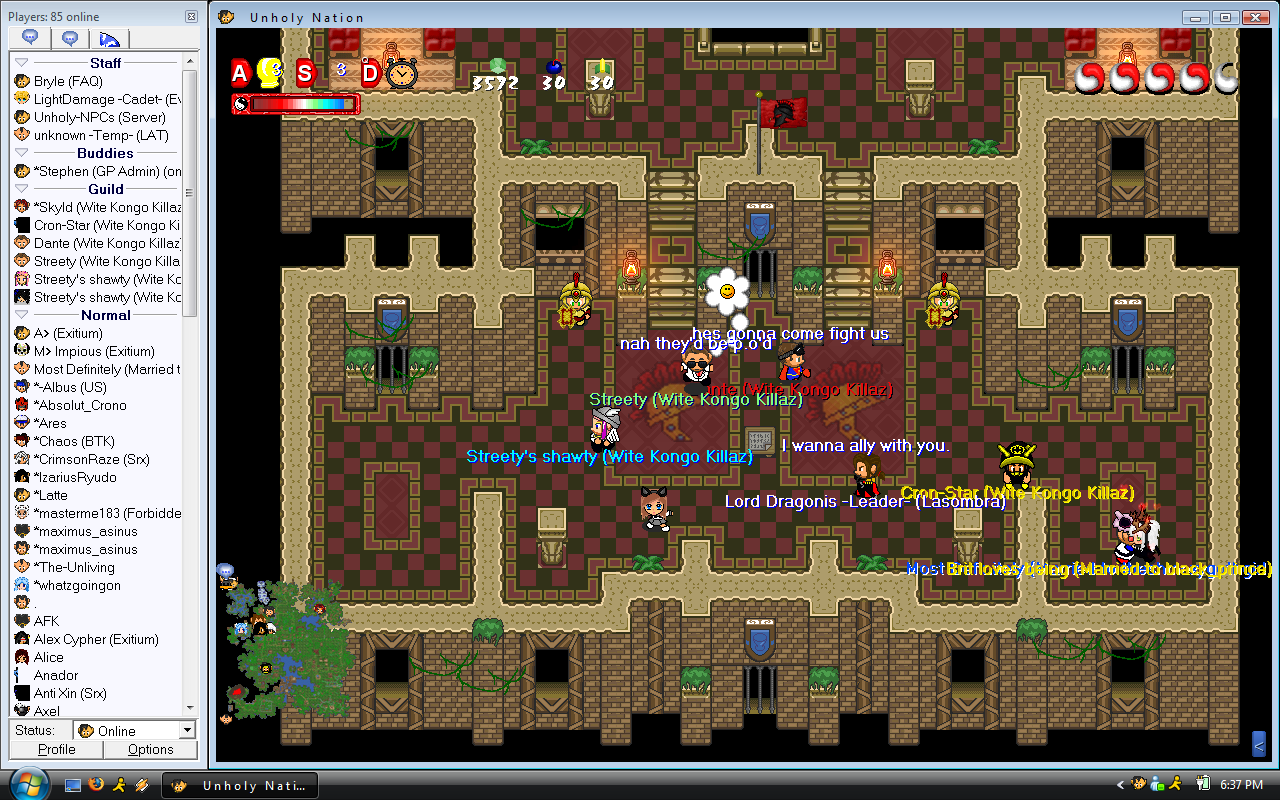Open the Options button

coord(151,749)
